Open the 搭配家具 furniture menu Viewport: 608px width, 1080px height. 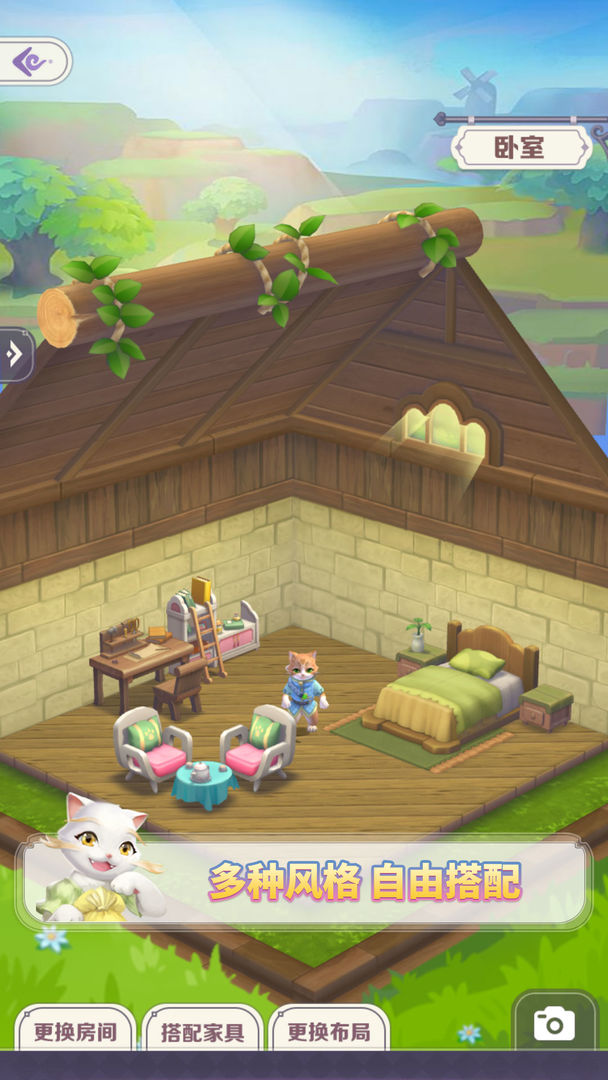click(x=202, y=1031)
